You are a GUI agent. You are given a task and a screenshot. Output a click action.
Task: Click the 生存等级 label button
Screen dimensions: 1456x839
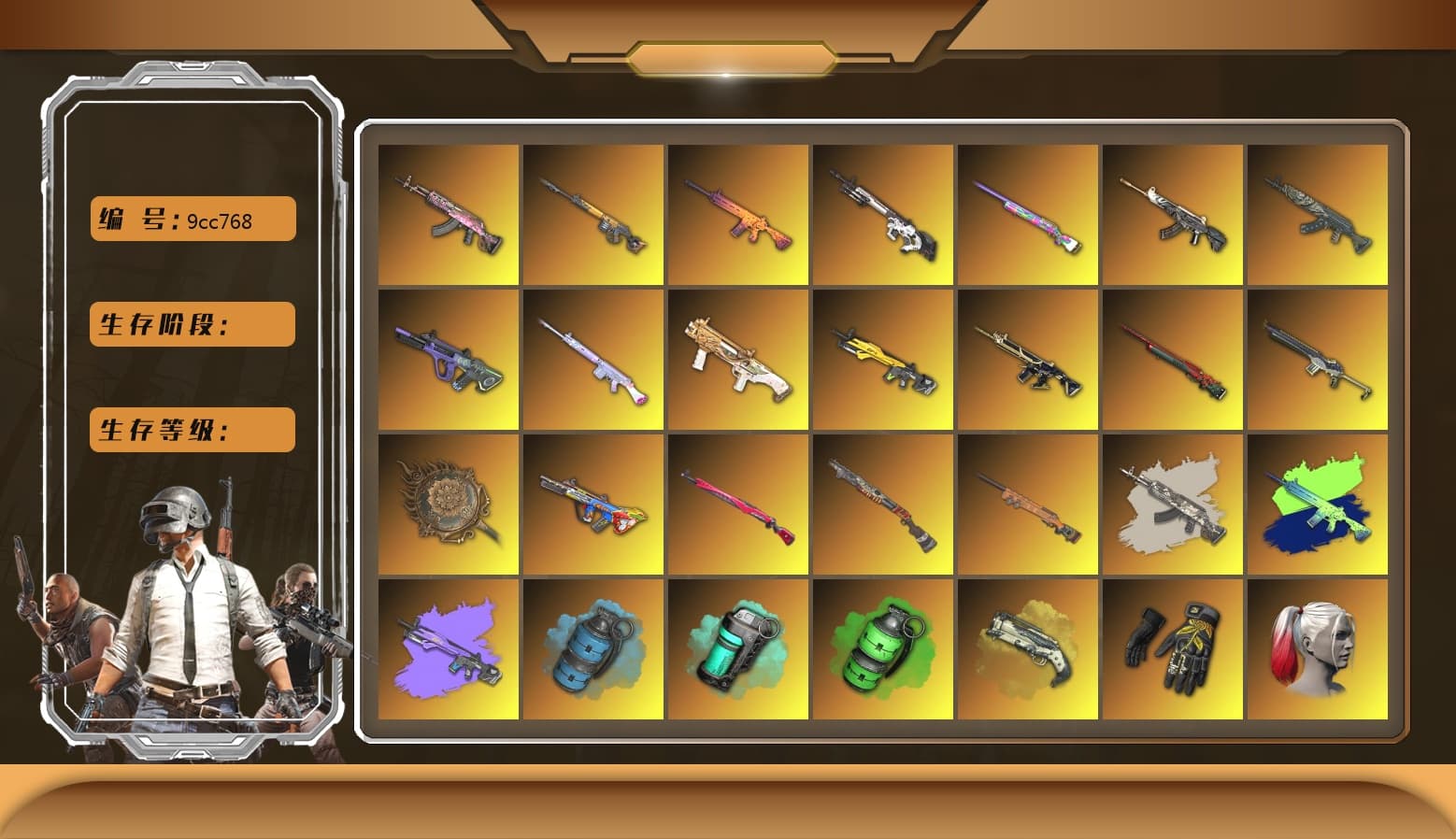coord(192,430)
